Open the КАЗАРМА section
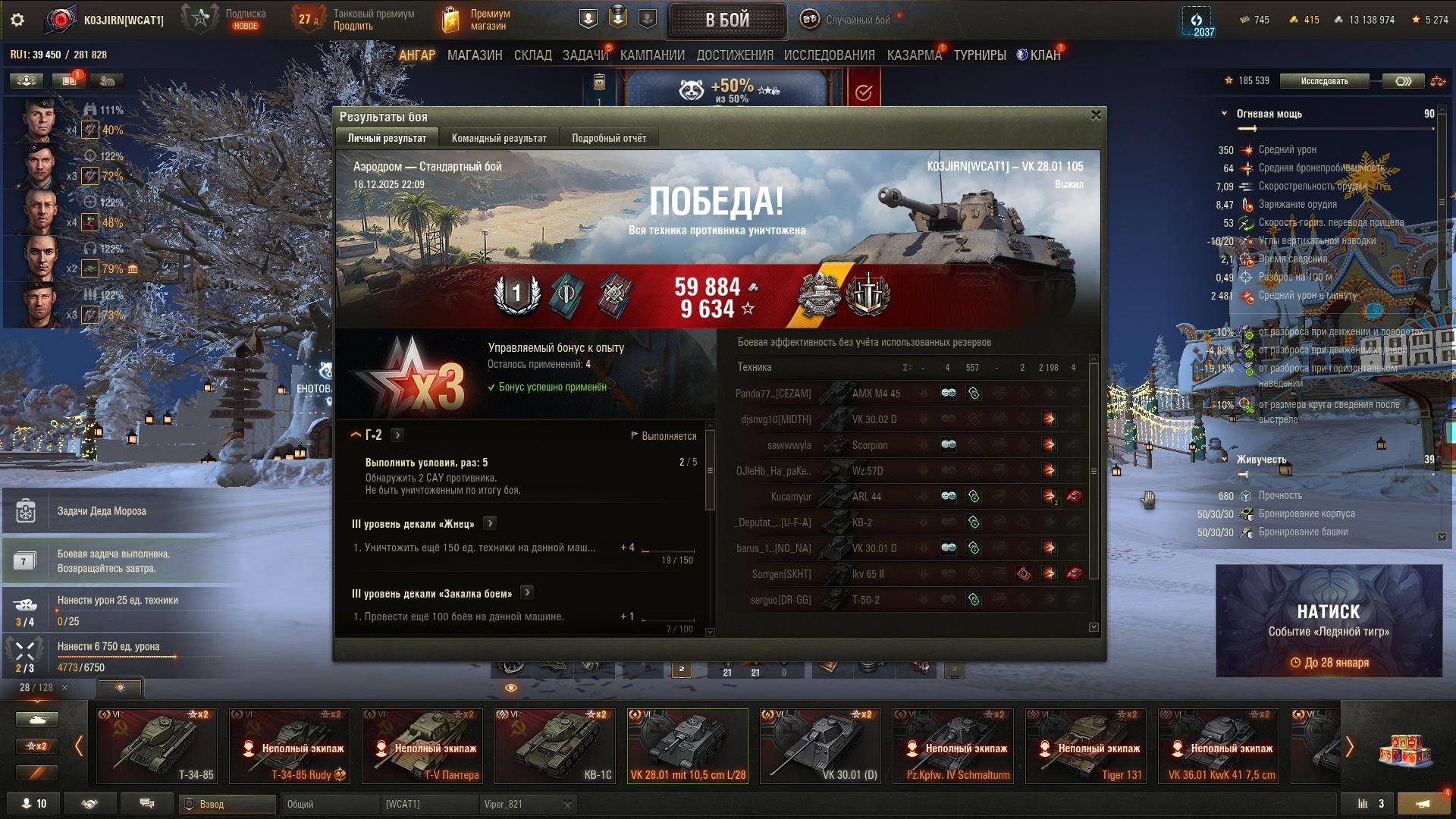Screen dimensions: 1456x819 (x=914, y=55)
